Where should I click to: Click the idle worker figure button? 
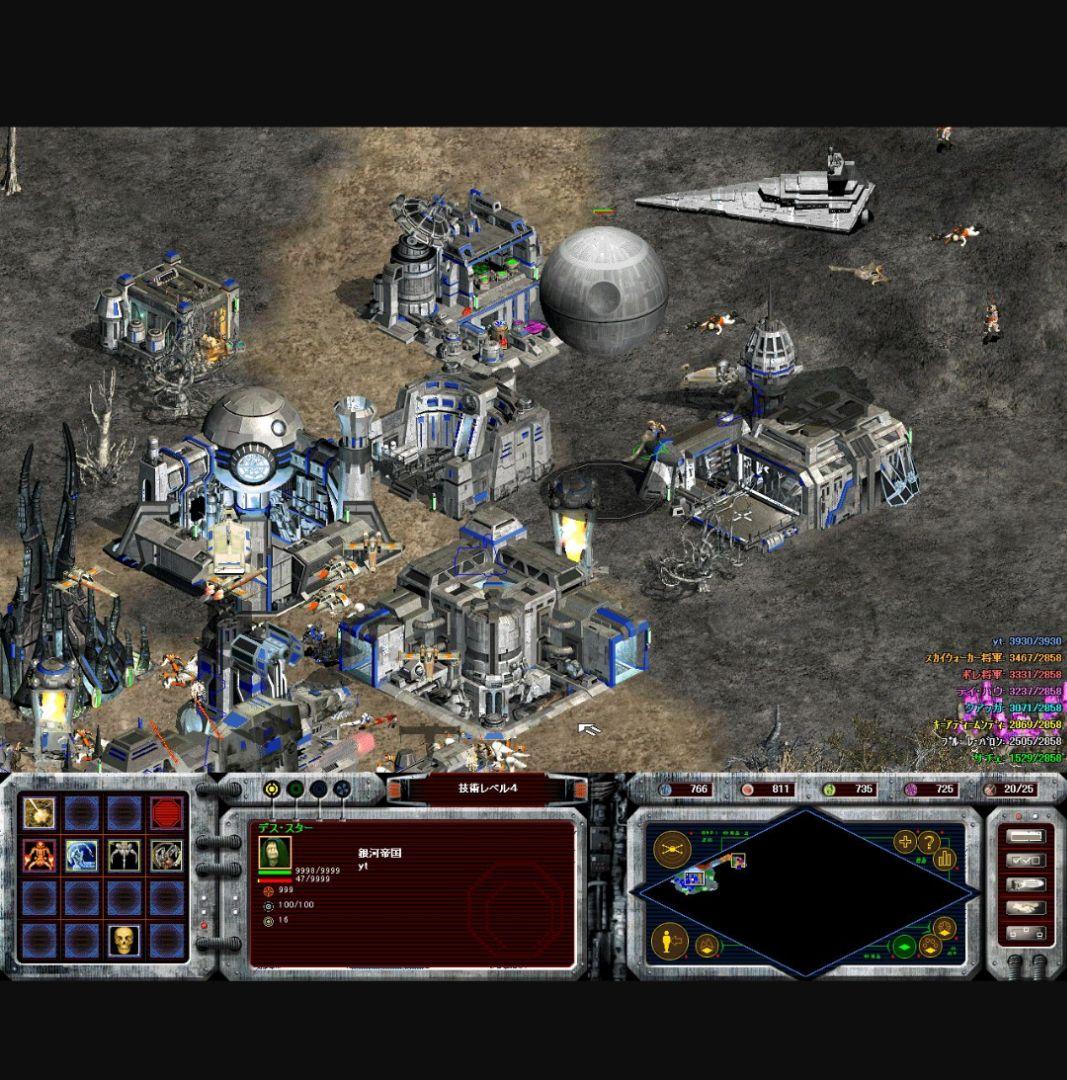tap(671, 940)
